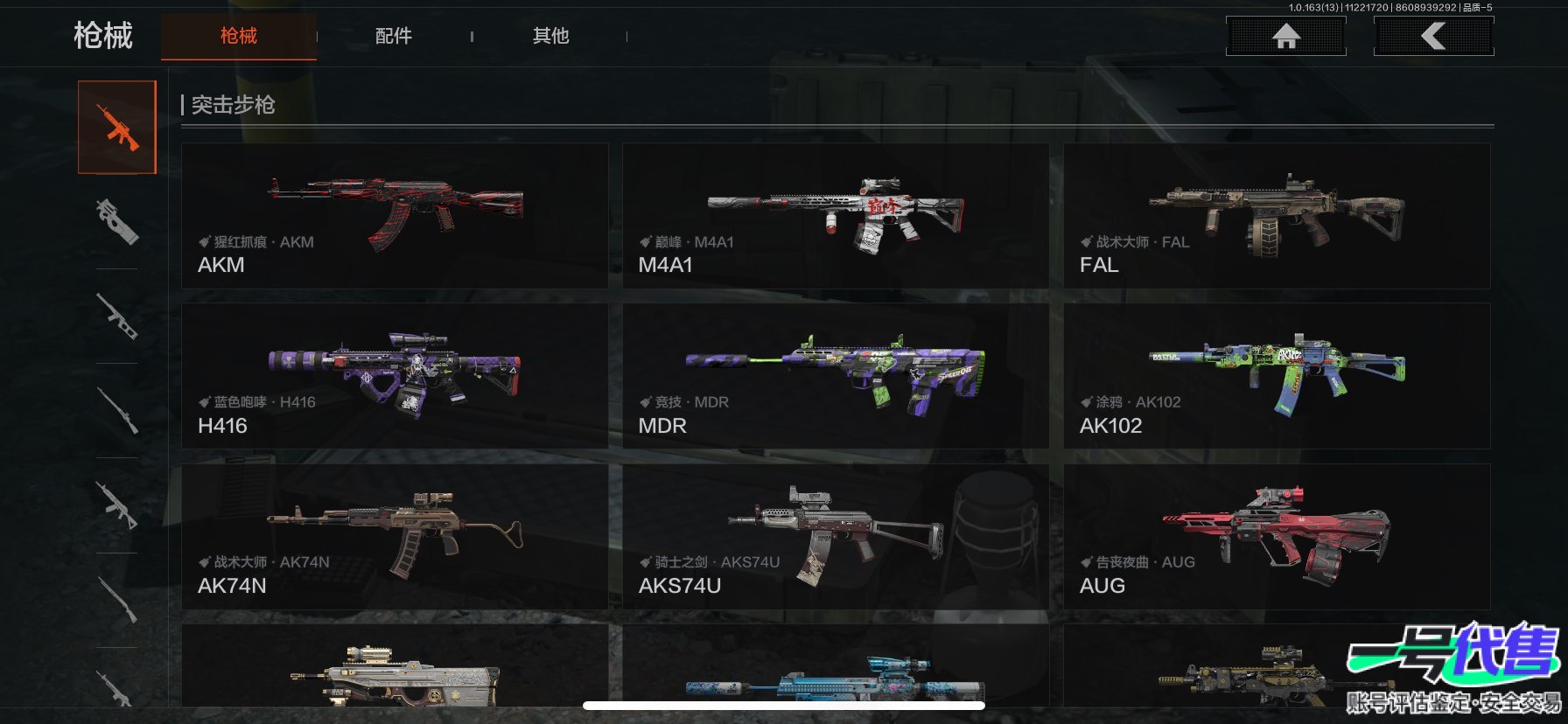
Task: Open the FAL weapon card
Action: click(1277, 216)
